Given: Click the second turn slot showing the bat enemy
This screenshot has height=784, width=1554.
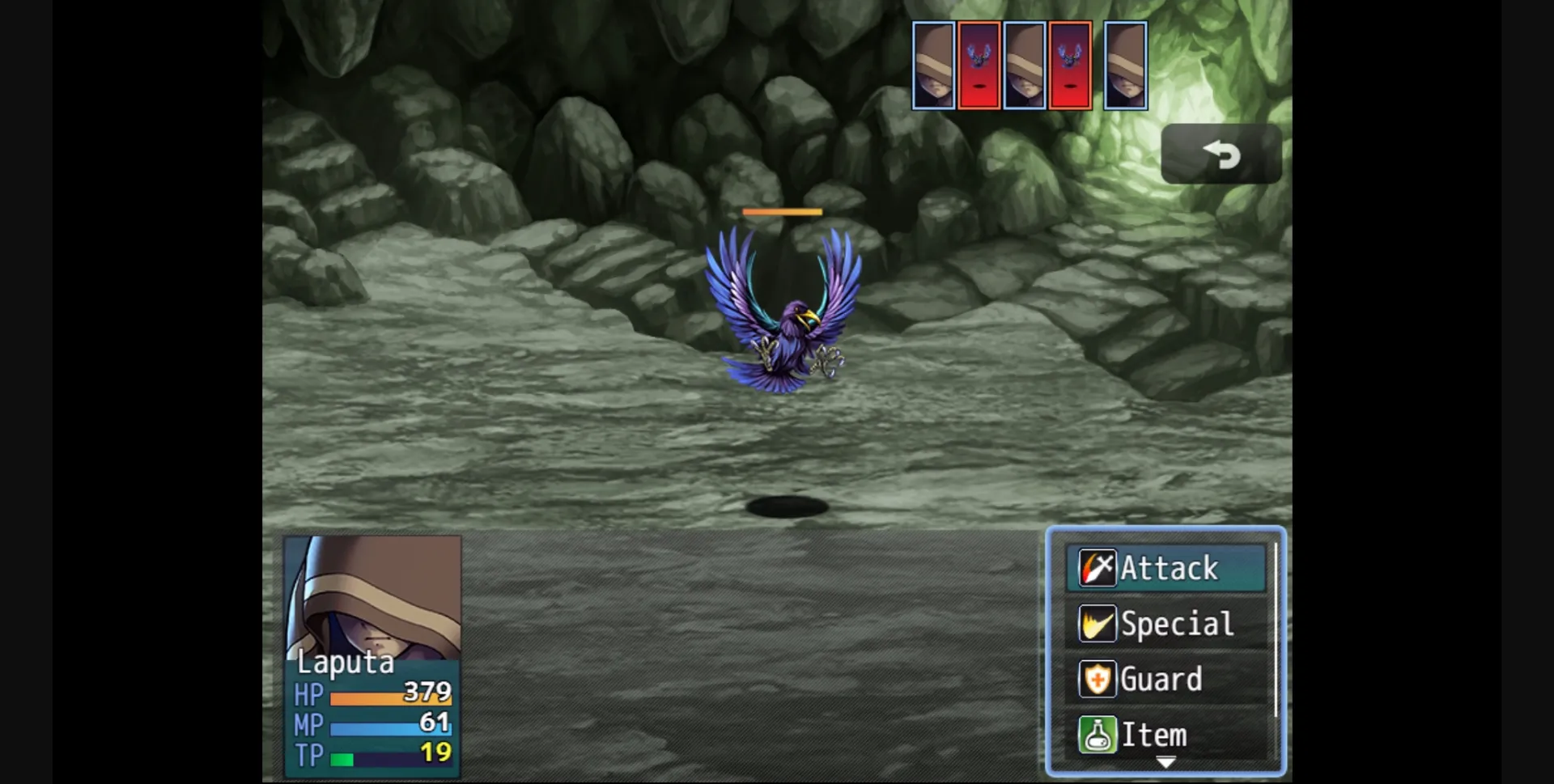Looking at the screenshot, I should tap(979, 66).
